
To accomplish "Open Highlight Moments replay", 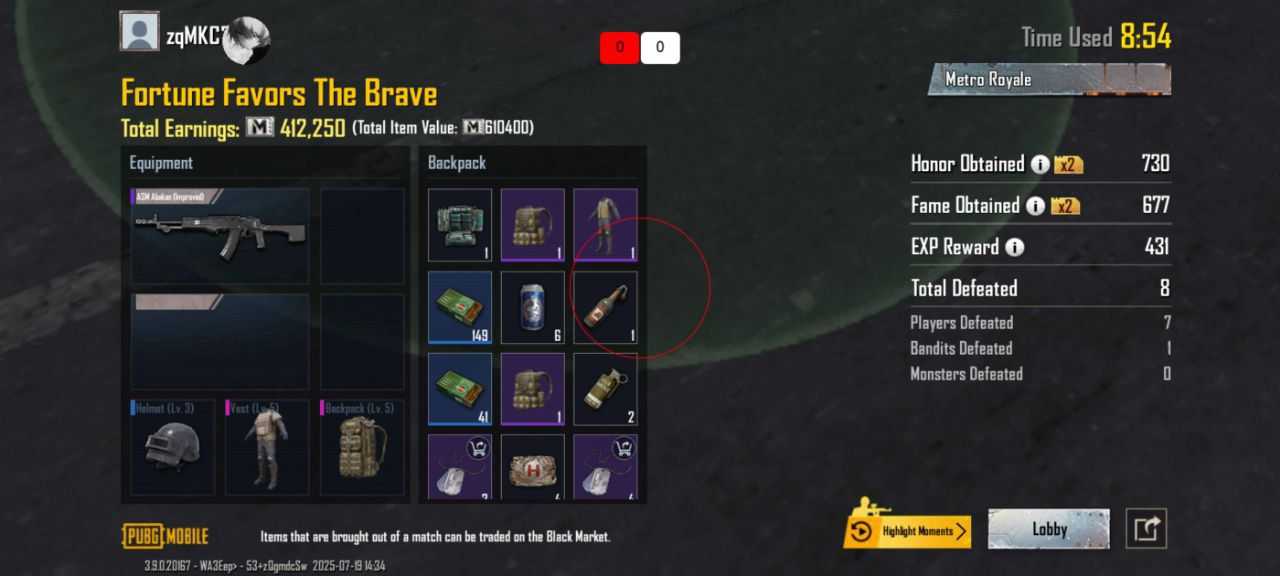I will [908, 531].
